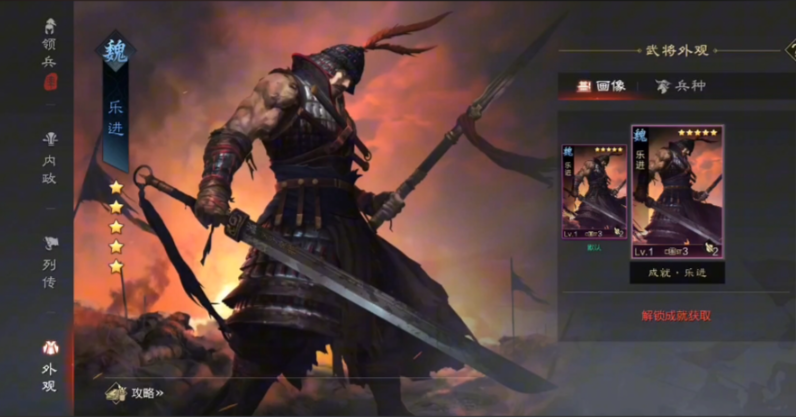Switch to the 画像 portrait tab
The image size is (796, 417).
[x=602, y=86]
